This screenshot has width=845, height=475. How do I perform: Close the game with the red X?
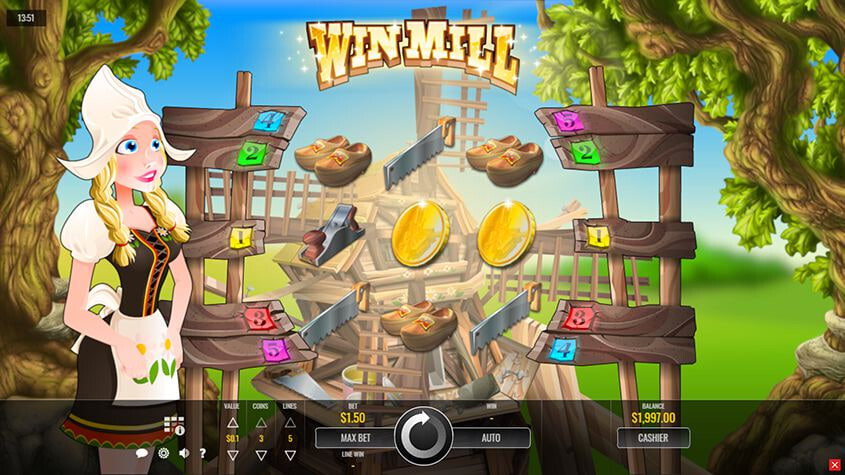coord(835,464)
